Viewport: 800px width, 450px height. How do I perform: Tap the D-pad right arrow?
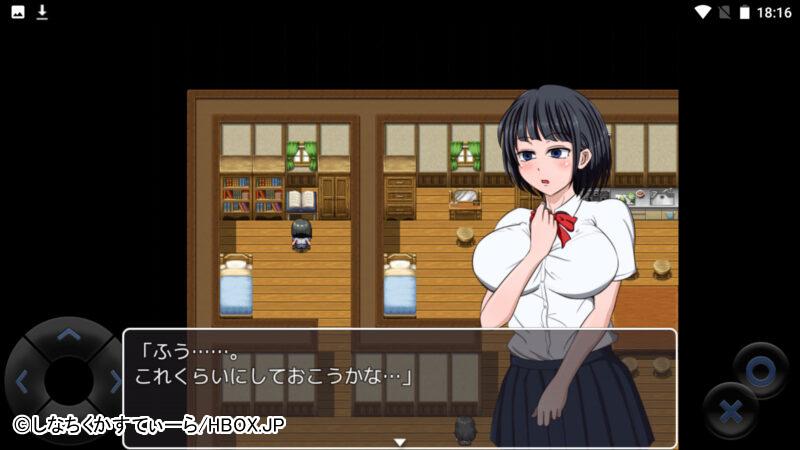point(114,381)
